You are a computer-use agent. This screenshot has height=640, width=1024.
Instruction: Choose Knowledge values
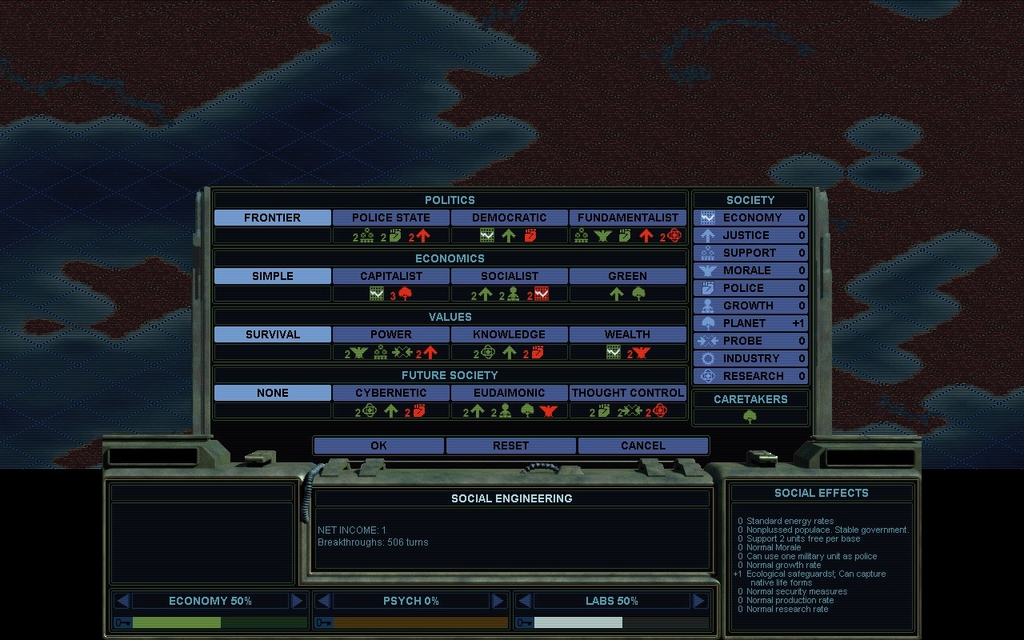[509, 334]
